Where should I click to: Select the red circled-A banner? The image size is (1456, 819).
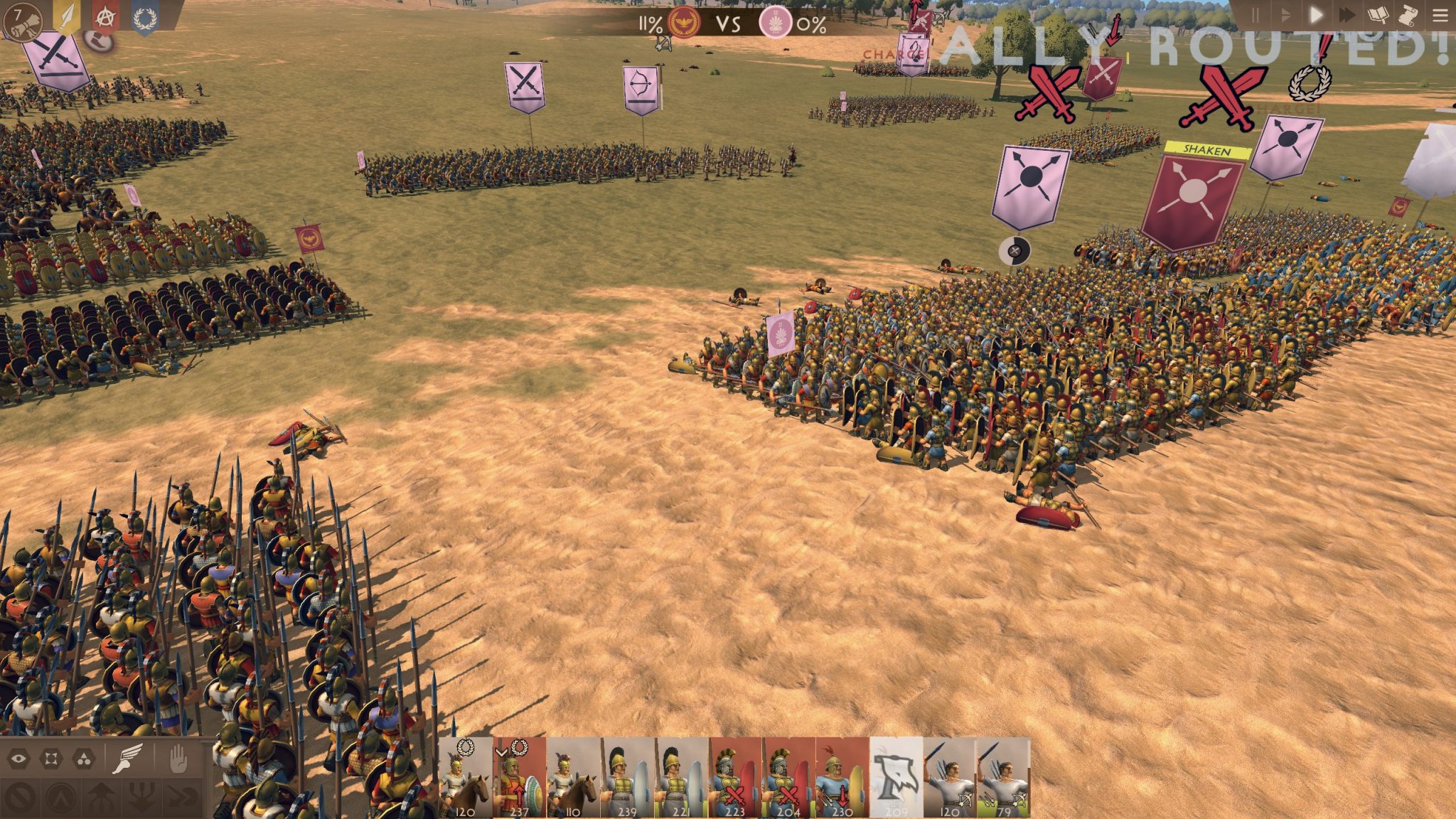click(105, 18)
